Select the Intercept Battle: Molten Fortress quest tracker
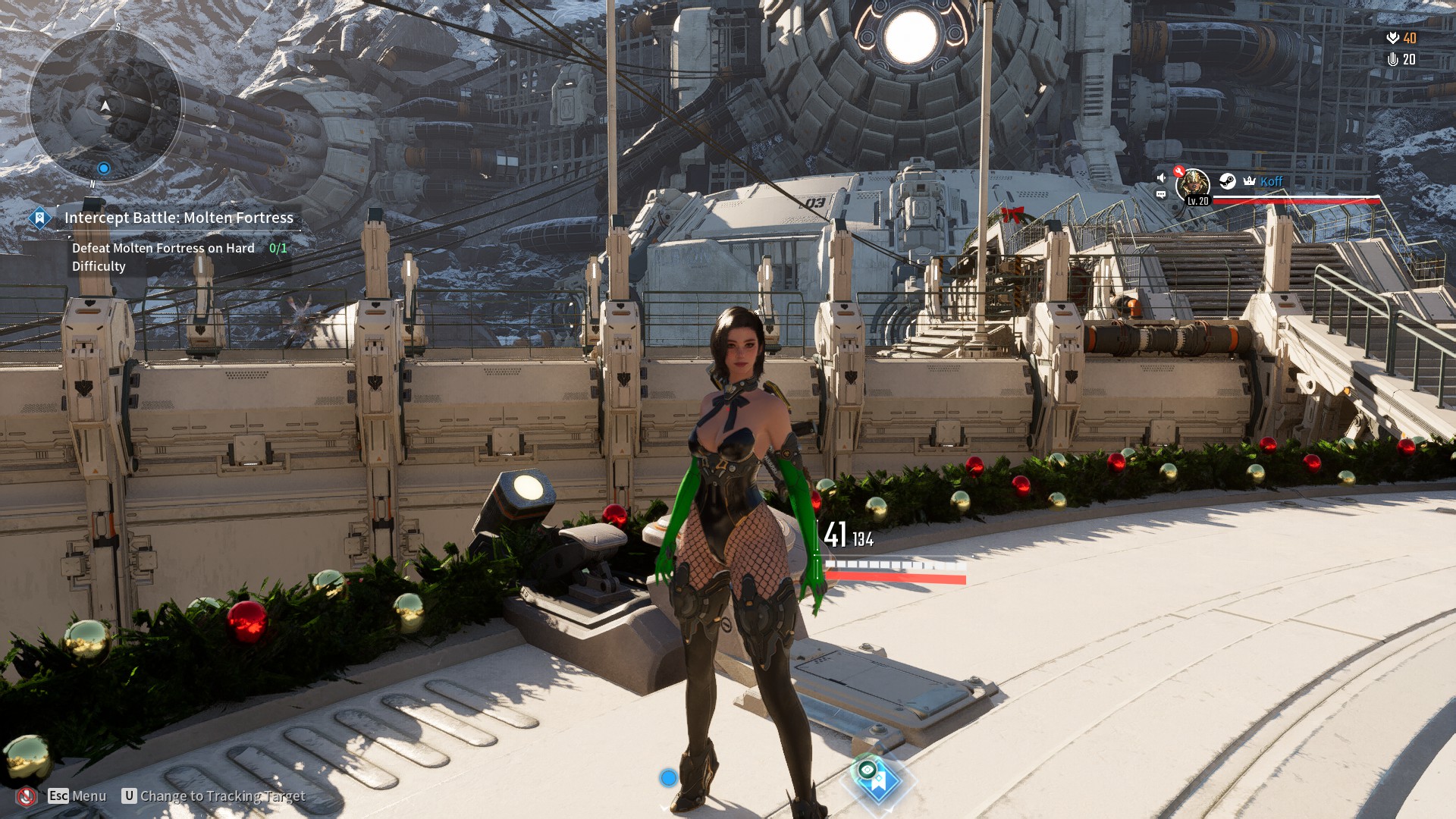The image size is (1456, 819). pos(178,218)
